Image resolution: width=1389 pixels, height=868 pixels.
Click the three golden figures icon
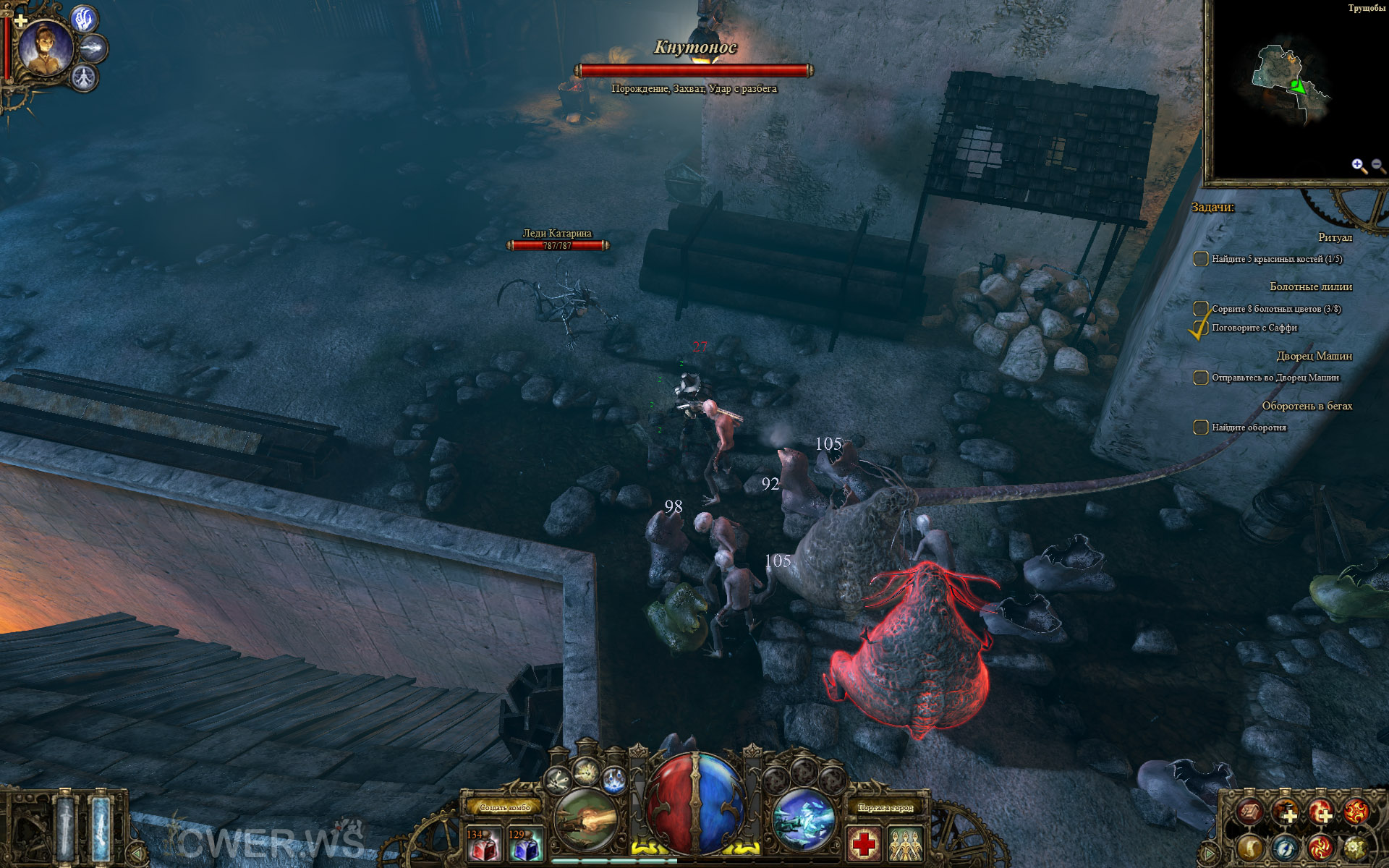905,844
